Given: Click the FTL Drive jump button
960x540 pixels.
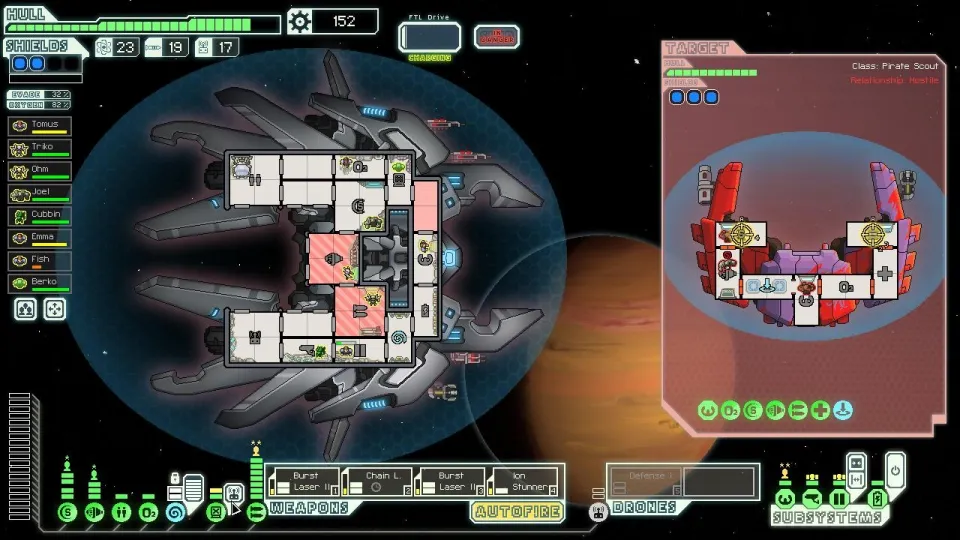Looking at the screenshot, I should point(429,37).
